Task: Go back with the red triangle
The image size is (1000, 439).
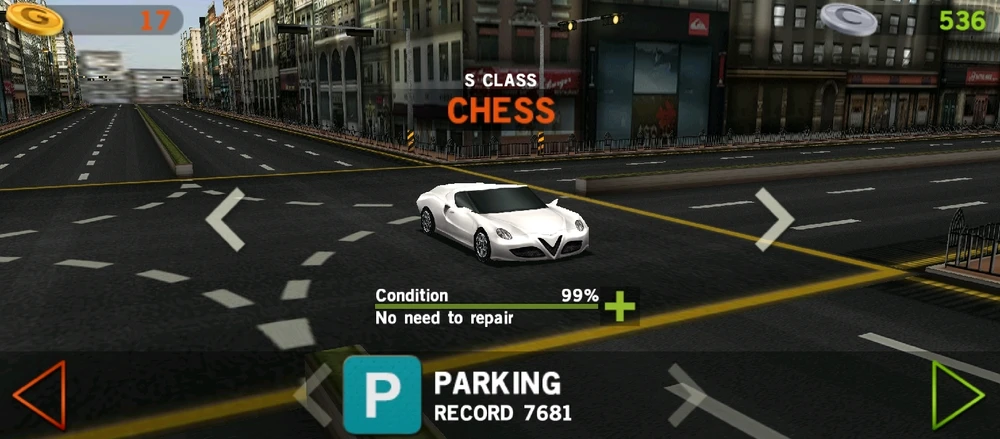Action: [x=40, y=395]
